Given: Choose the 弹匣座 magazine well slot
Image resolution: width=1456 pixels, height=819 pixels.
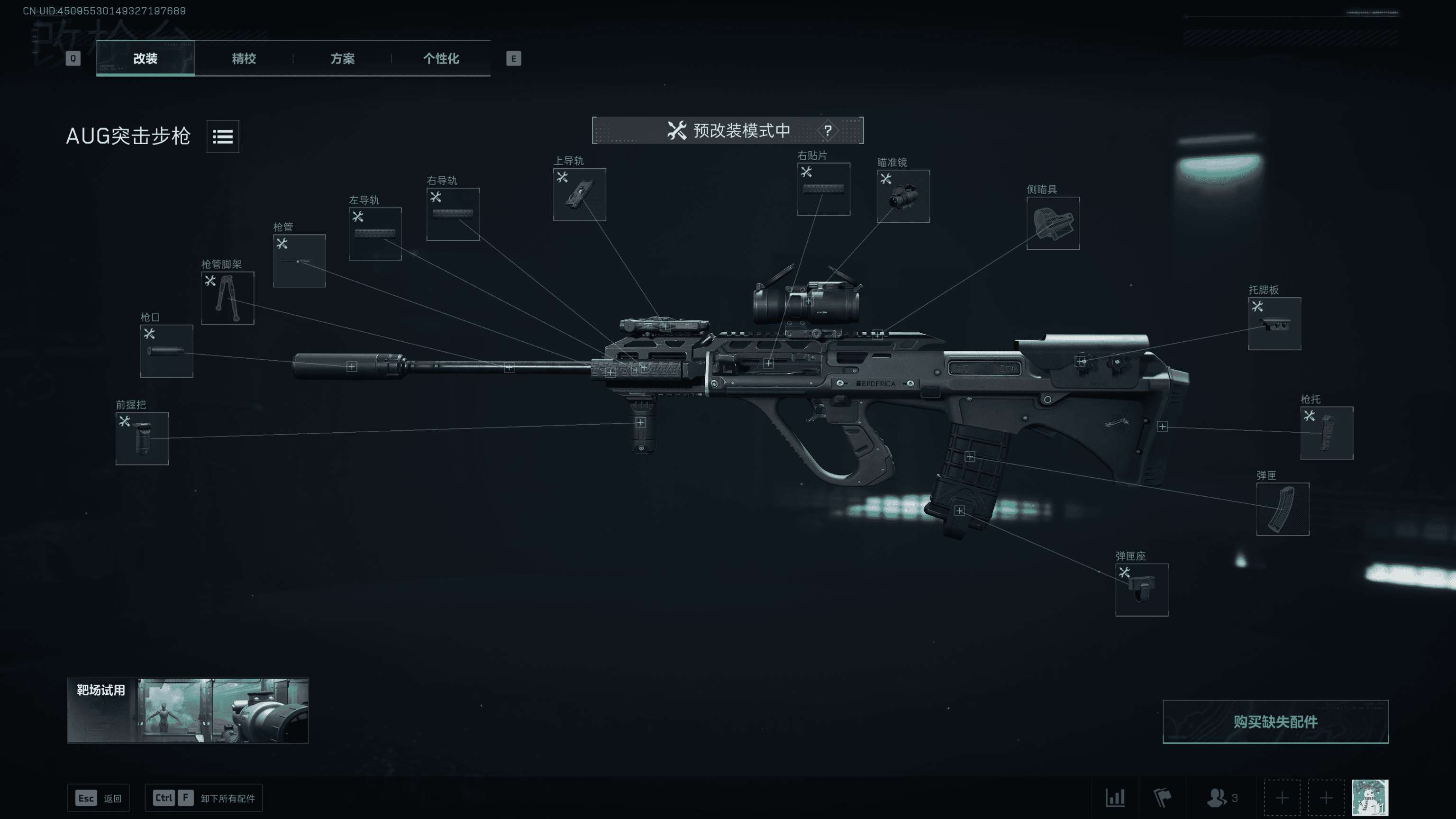Looking at the screenshot, I should pos(1141,590).
